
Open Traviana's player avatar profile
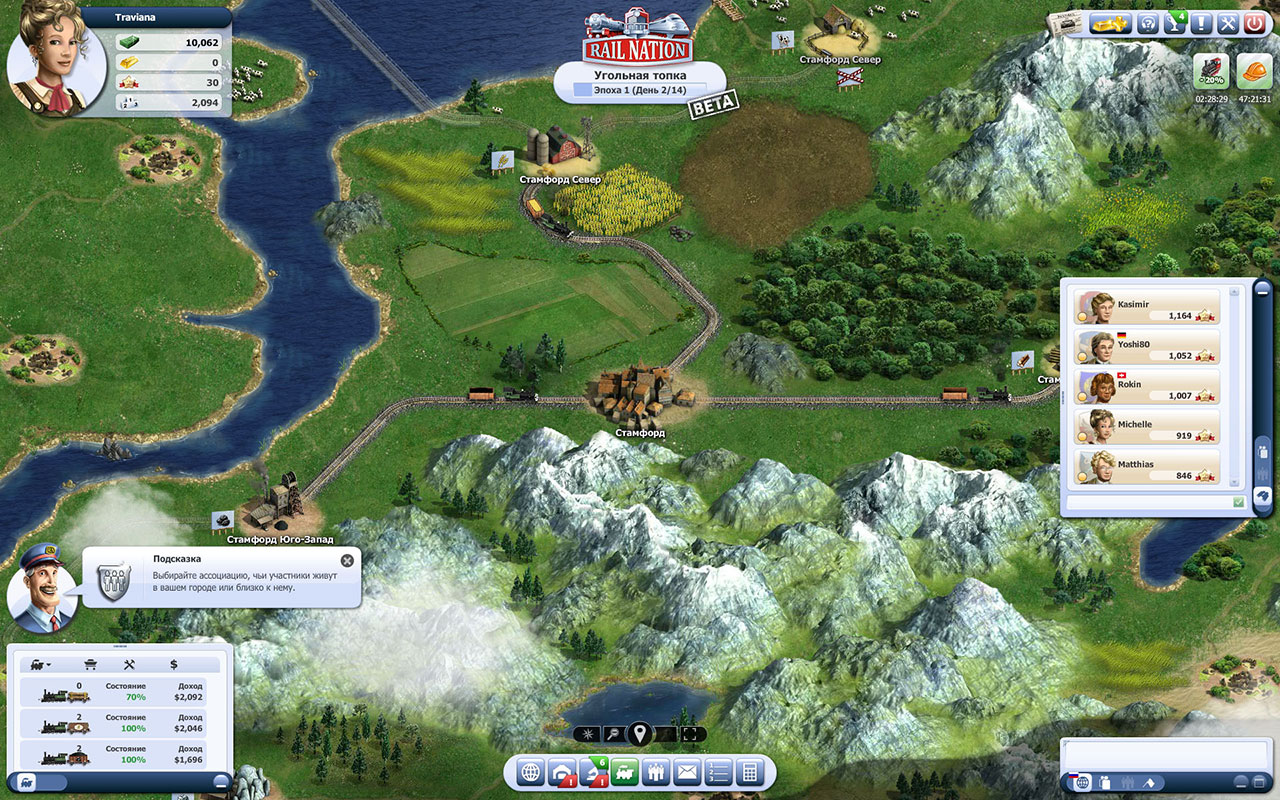(44, 58)
